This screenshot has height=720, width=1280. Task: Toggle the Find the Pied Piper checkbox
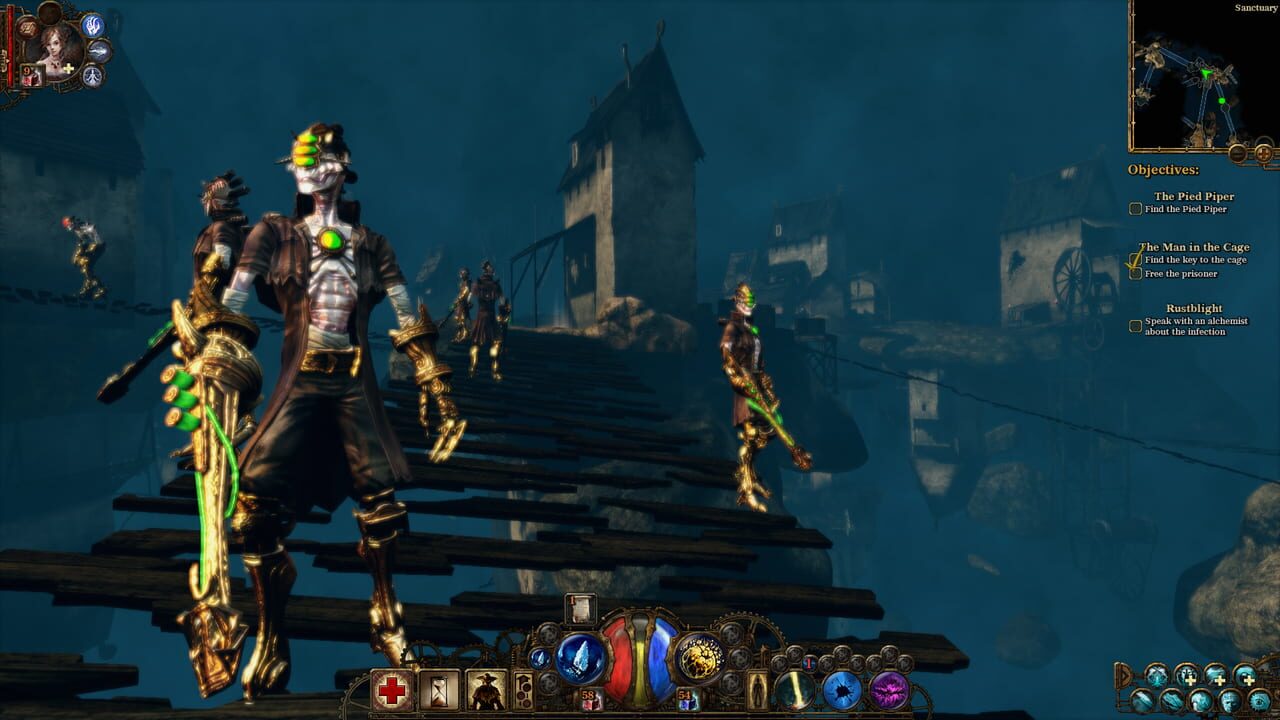click(1135, 208)
